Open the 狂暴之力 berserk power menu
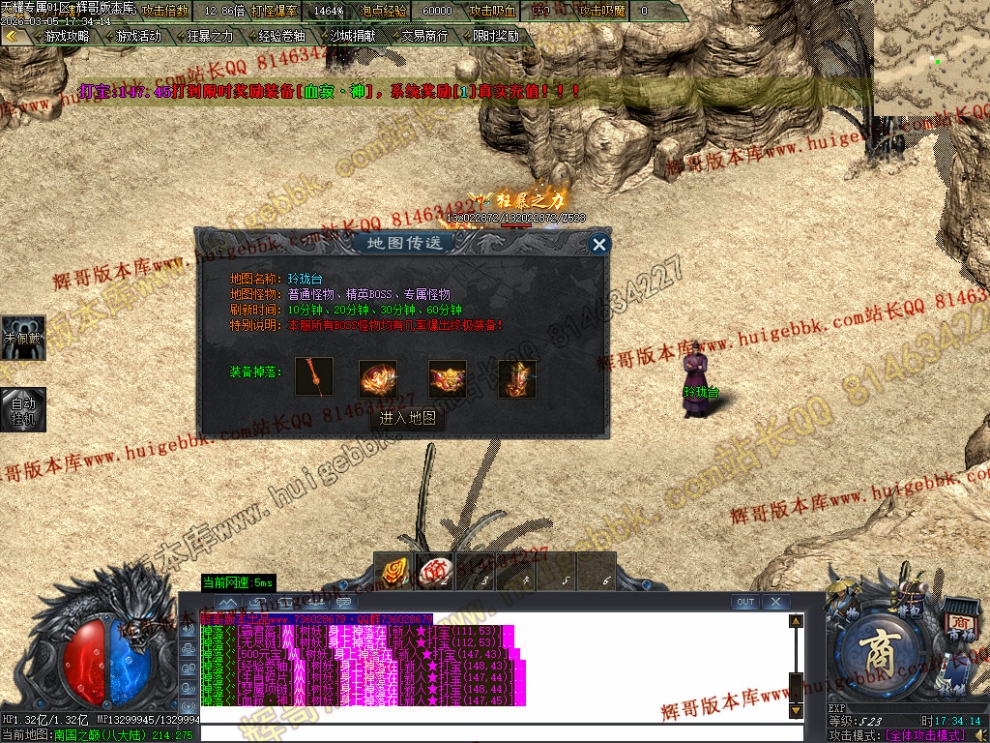 (205, 36)
